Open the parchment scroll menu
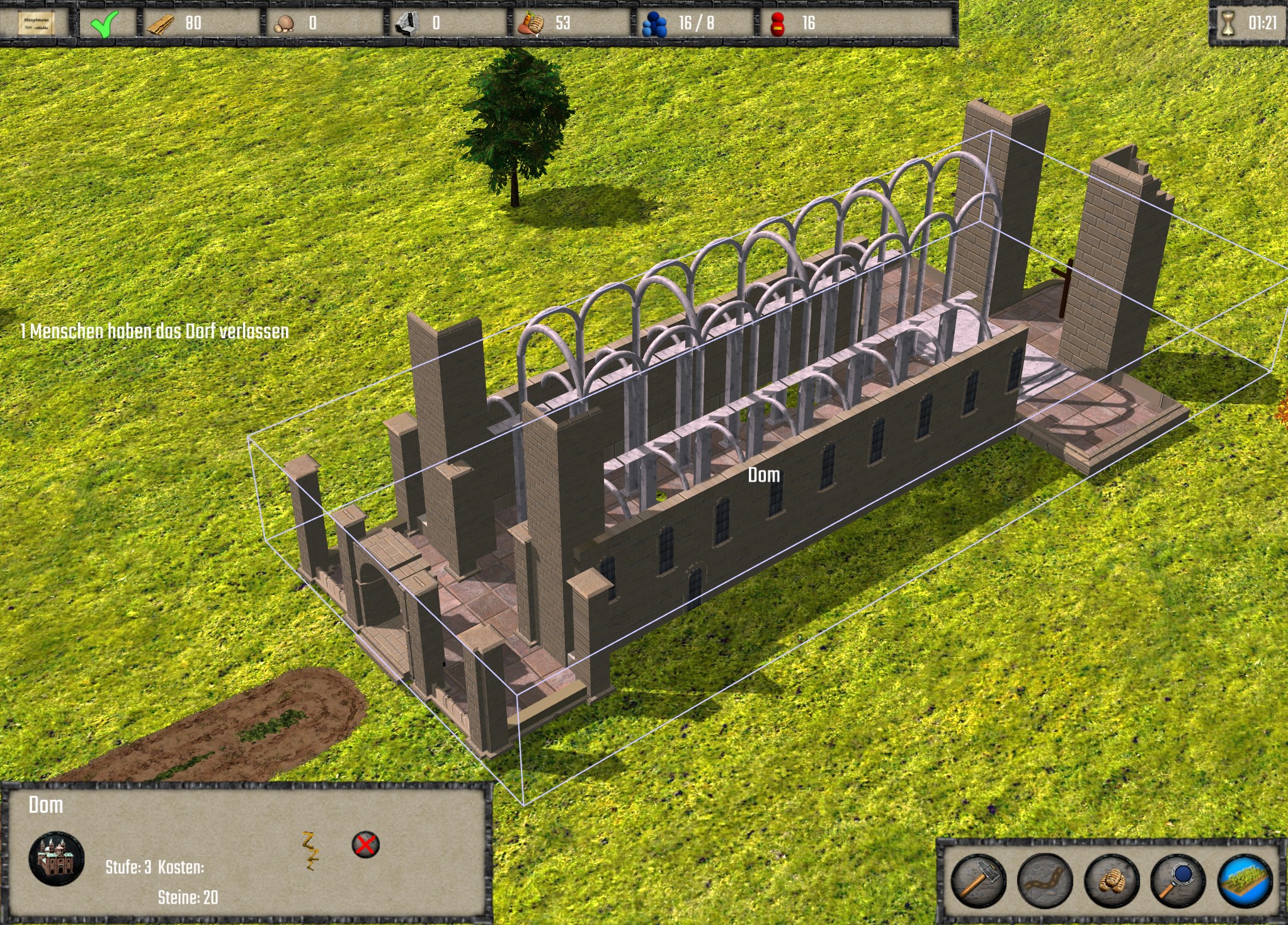Viewport: 1288px width, 925px height. 35,23
